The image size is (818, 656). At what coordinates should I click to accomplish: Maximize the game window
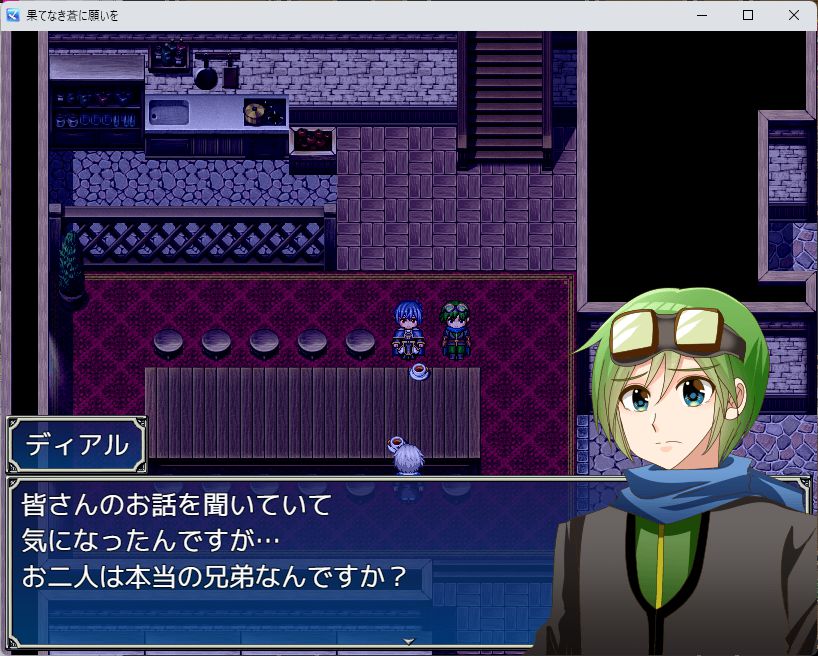[748, 15]
